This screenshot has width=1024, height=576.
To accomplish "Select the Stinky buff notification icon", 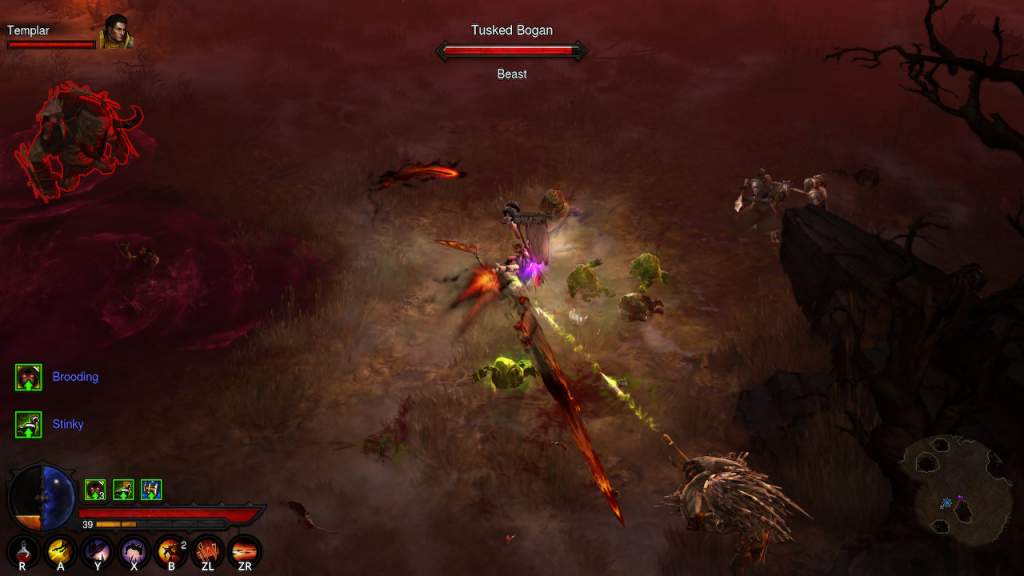I will coord(28,424).
